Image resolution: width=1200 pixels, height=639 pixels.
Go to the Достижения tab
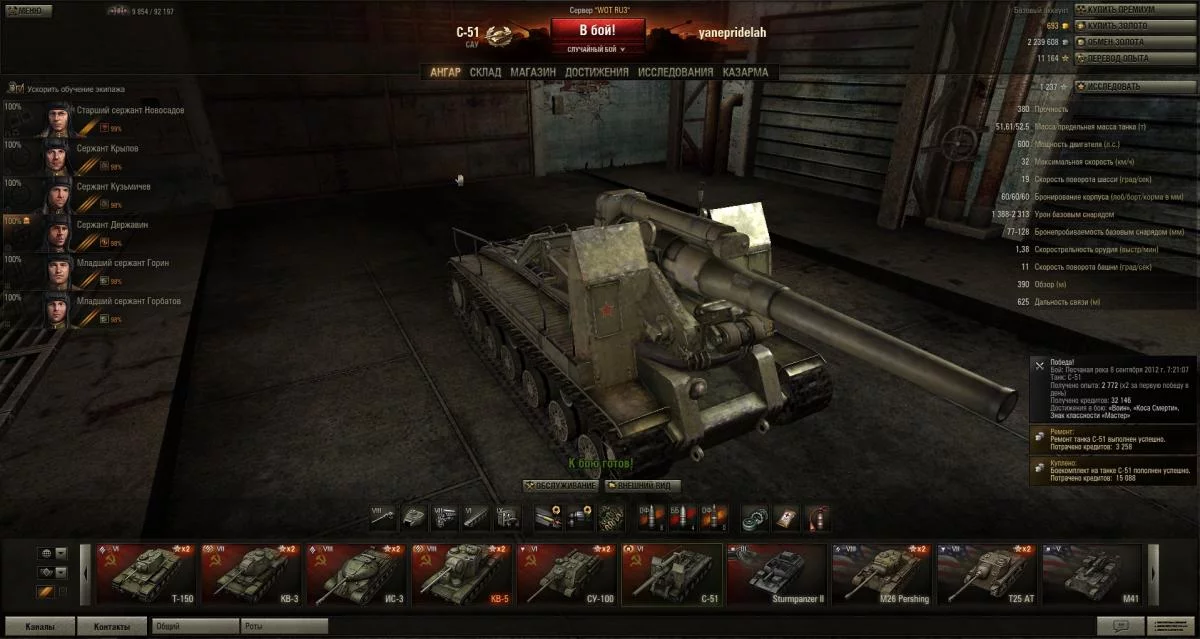tap(596, 72)
